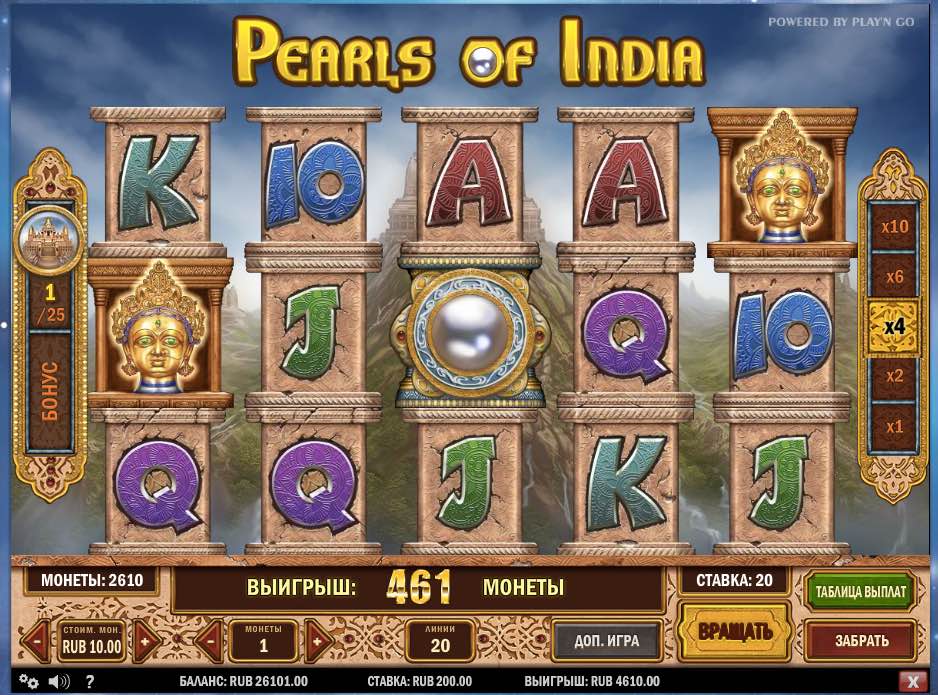938x695 pixels.
Task: Raise the МОНЕТЫ coins-per-line count
Action: tap(318, 641)
